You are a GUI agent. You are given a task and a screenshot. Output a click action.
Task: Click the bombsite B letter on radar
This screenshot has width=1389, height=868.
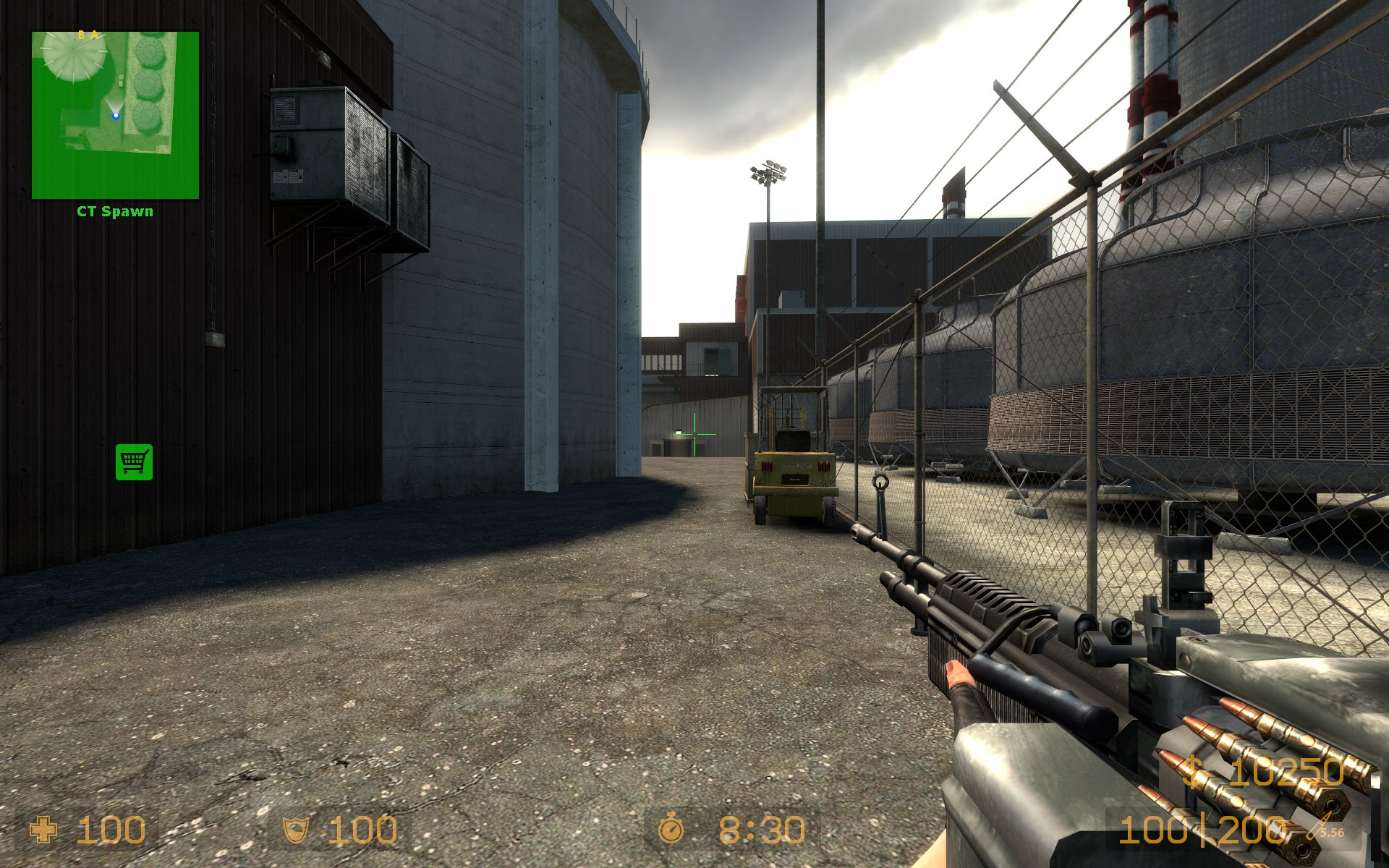82,35
